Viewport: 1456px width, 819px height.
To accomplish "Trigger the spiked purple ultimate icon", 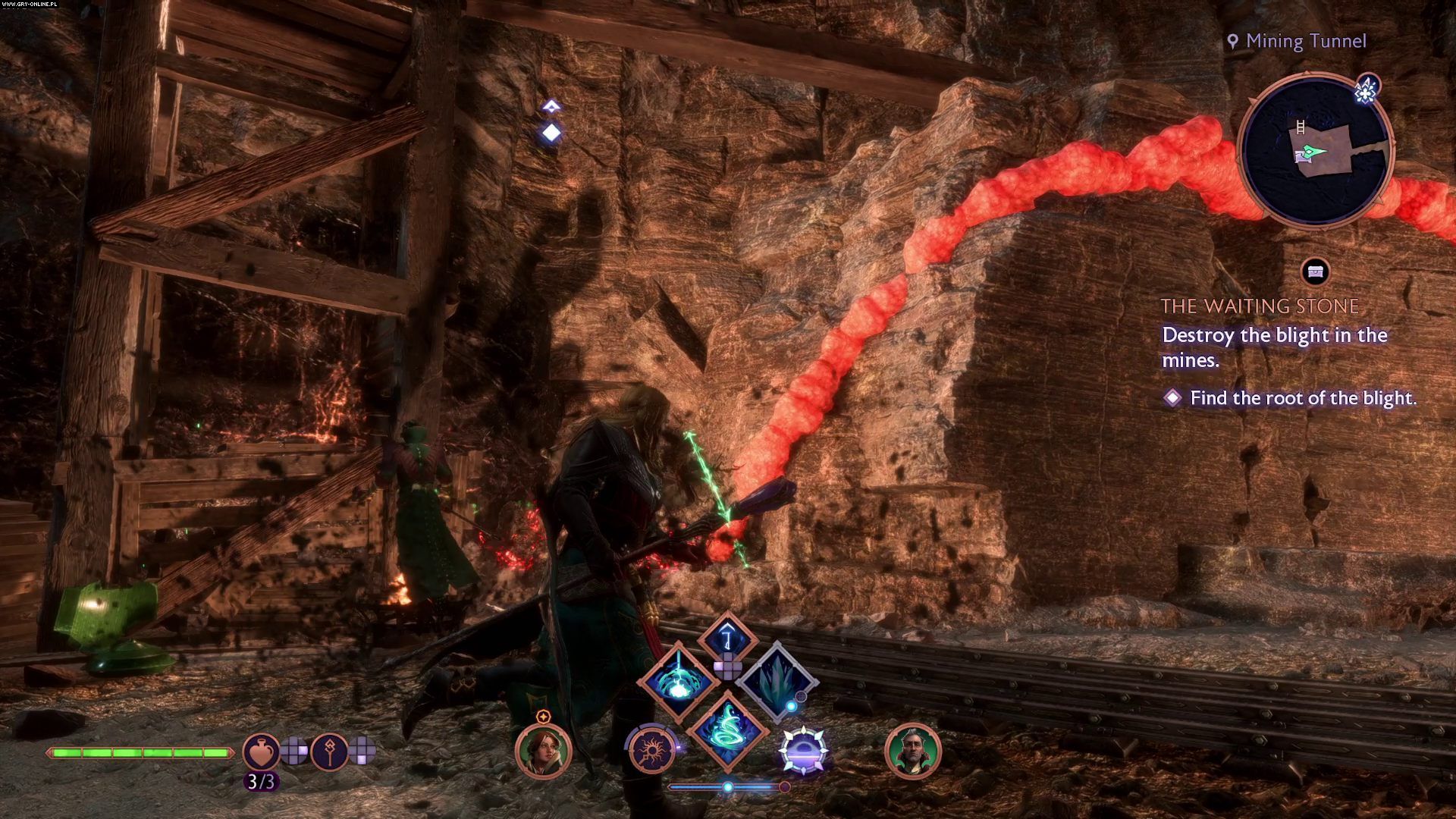I will (804, 751).
